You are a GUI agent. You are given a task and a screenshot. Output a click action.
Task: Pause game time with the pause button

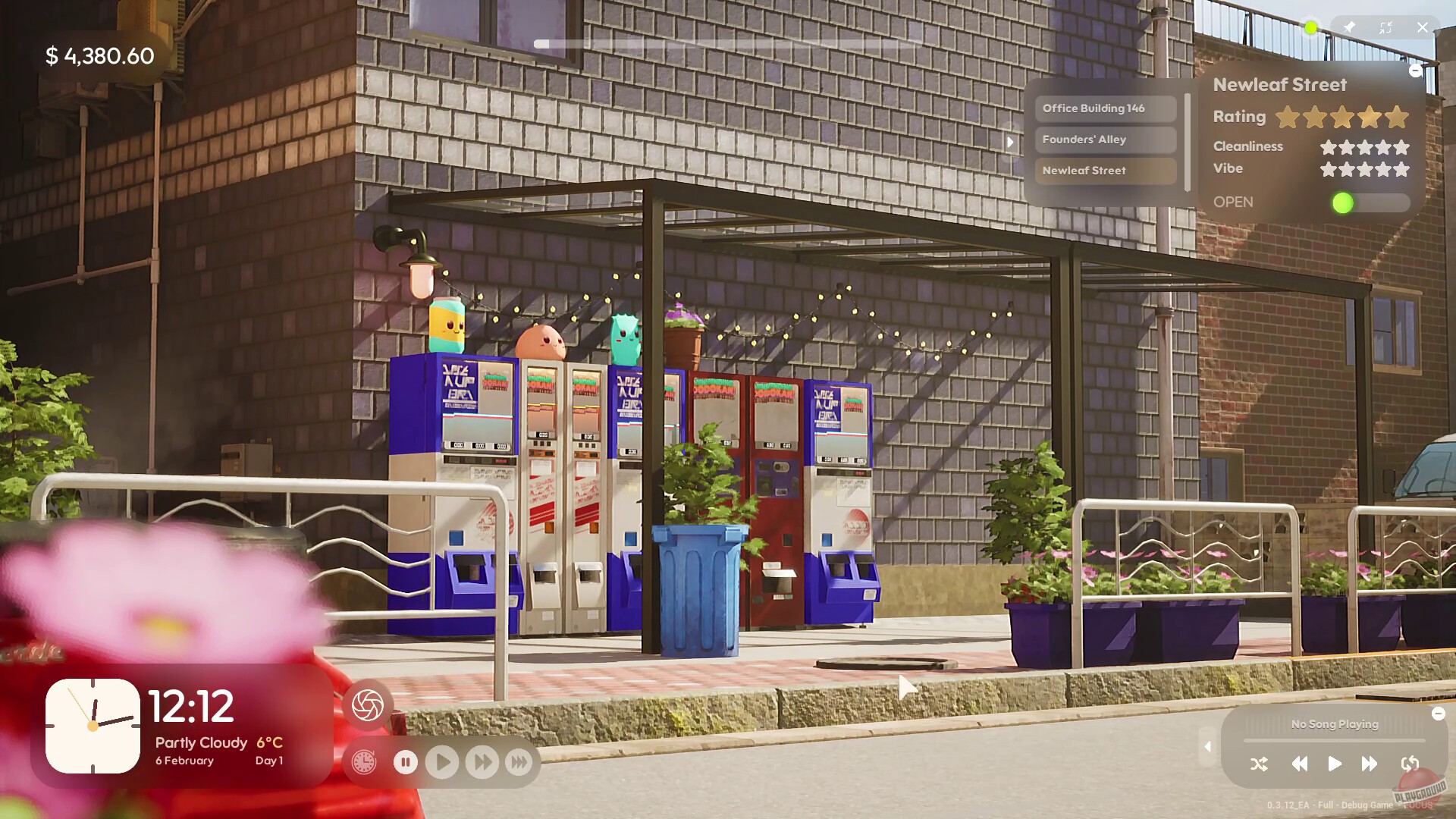click(406, 762)
